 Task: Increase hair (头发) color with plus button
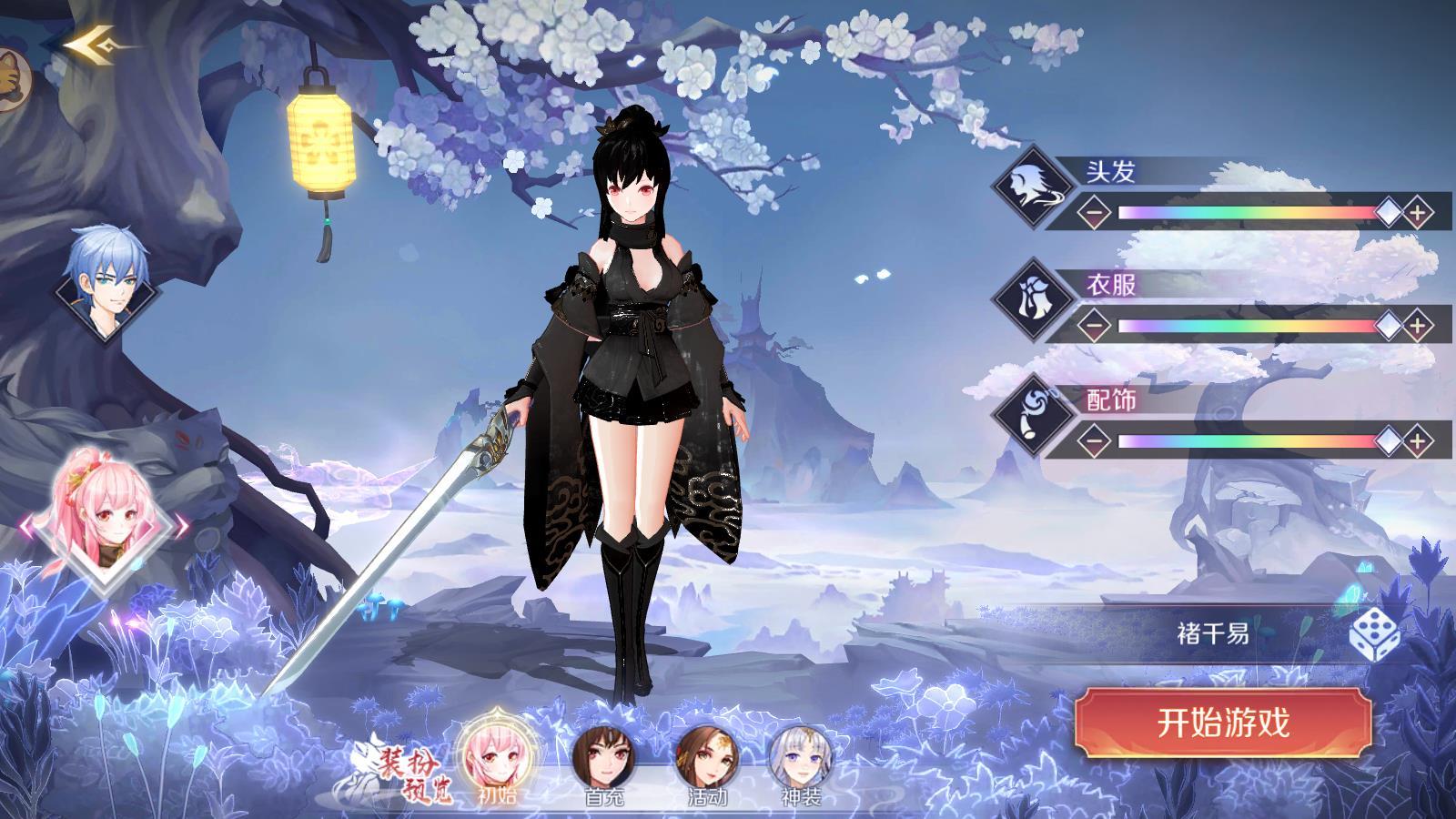[1417, 213]
